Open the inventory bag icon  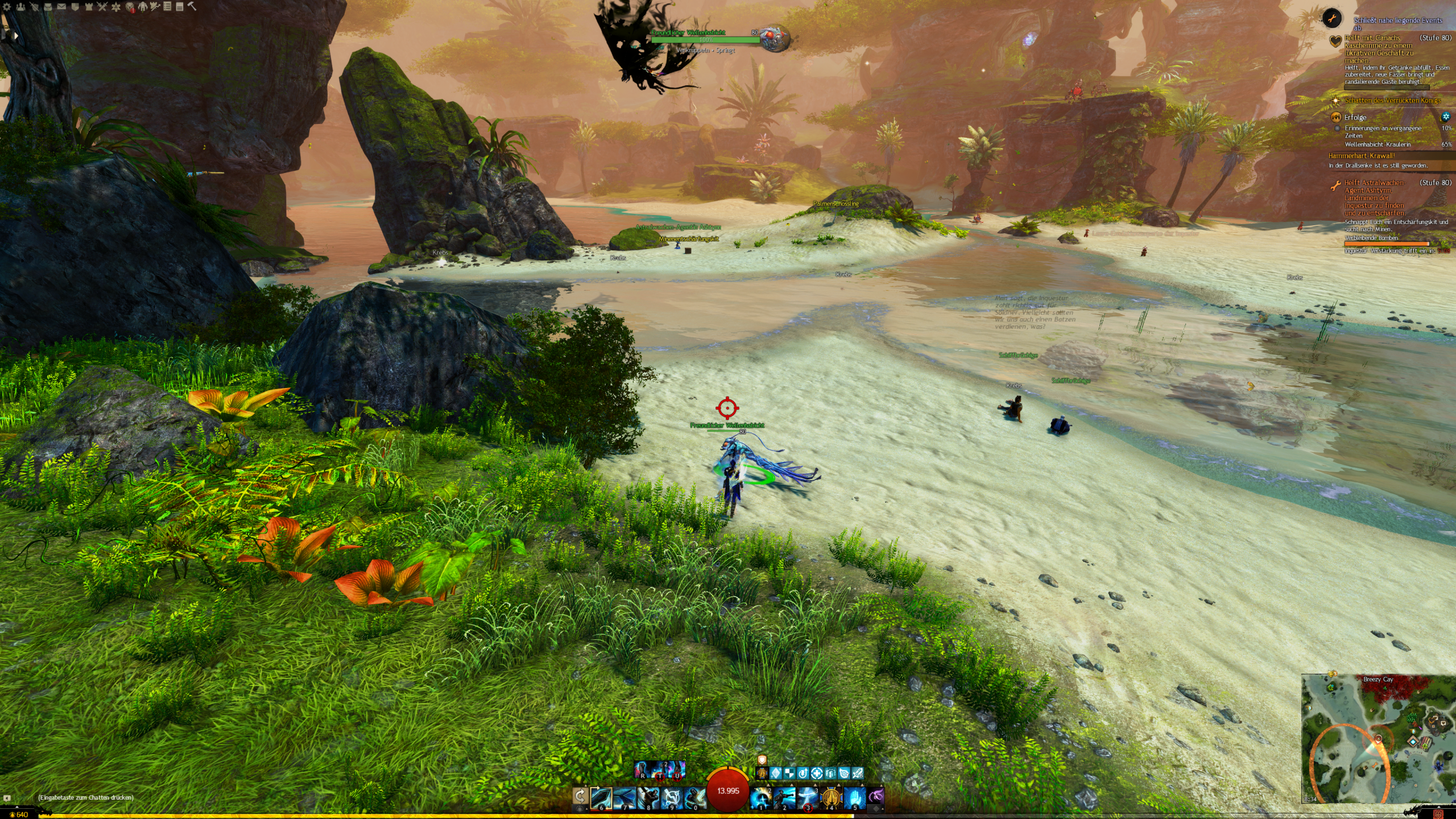pyautogui.click(x=48, y=7)
